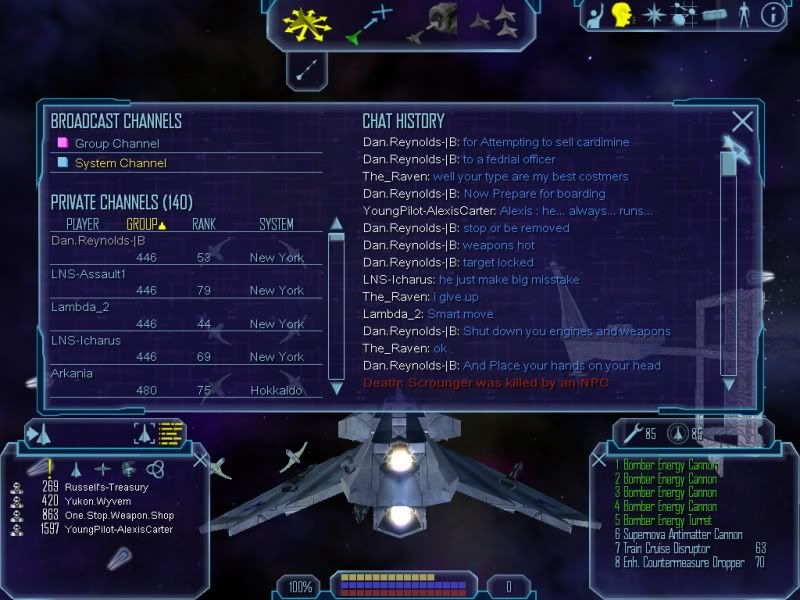Pick Dan.Reynolds-|B in the private channels list
Screen dimensions: 800x600
98,240
